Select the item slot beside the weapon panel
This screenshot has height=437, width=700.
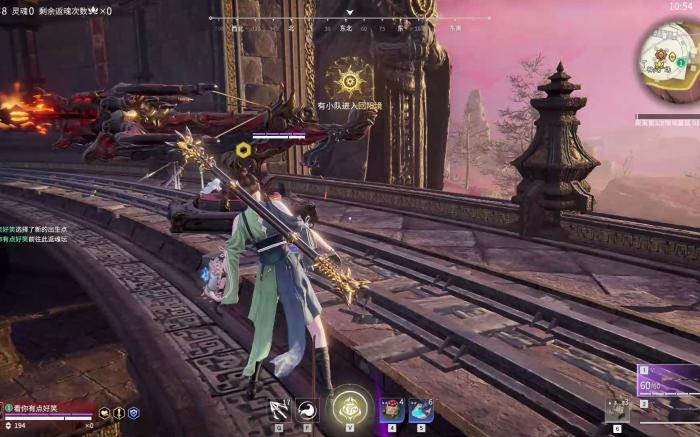617,409
